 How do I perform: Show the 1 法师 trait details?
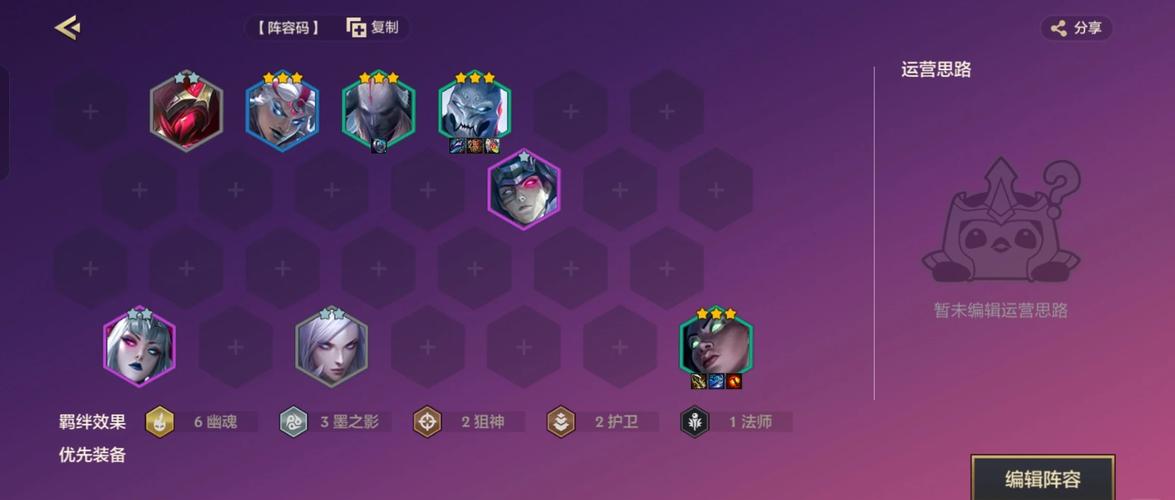click(736, 422)
